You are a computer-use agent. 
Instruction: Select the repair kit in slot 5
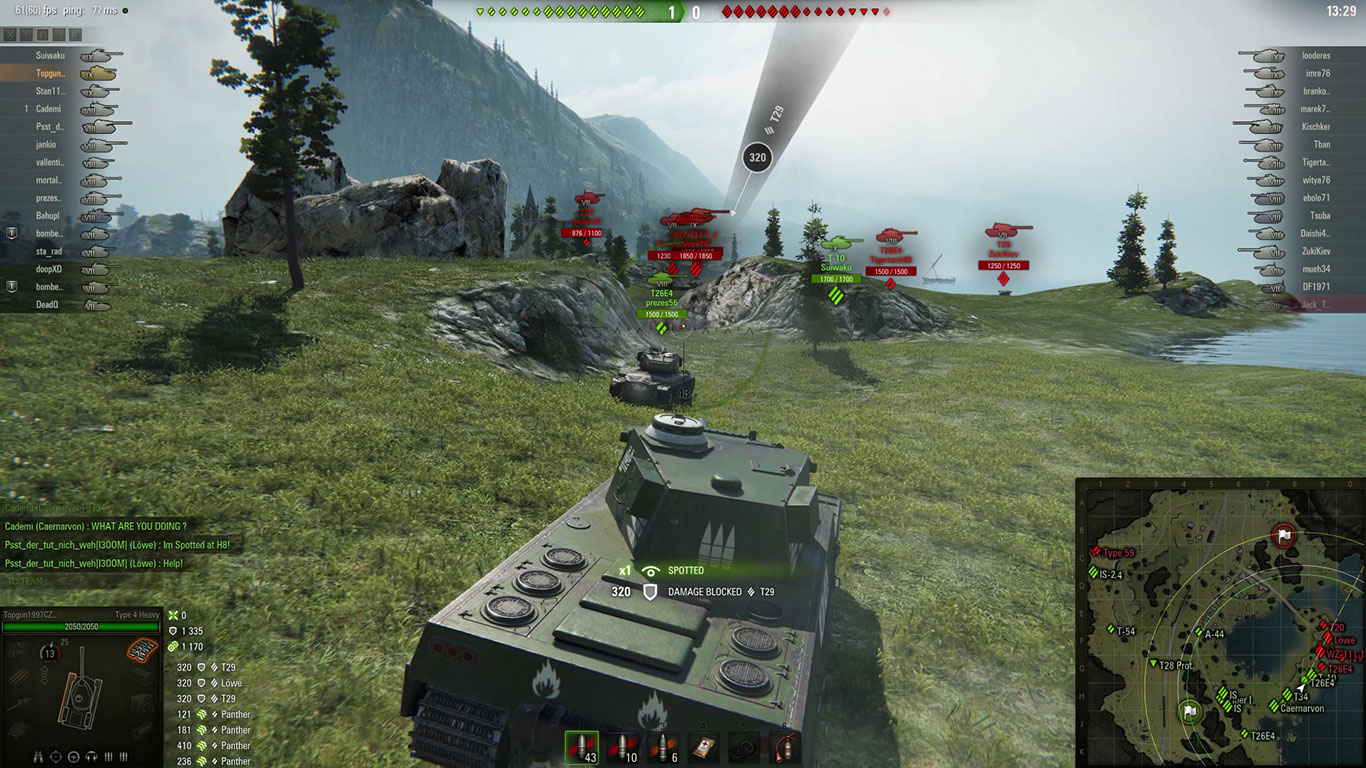[x=742, y=747]
